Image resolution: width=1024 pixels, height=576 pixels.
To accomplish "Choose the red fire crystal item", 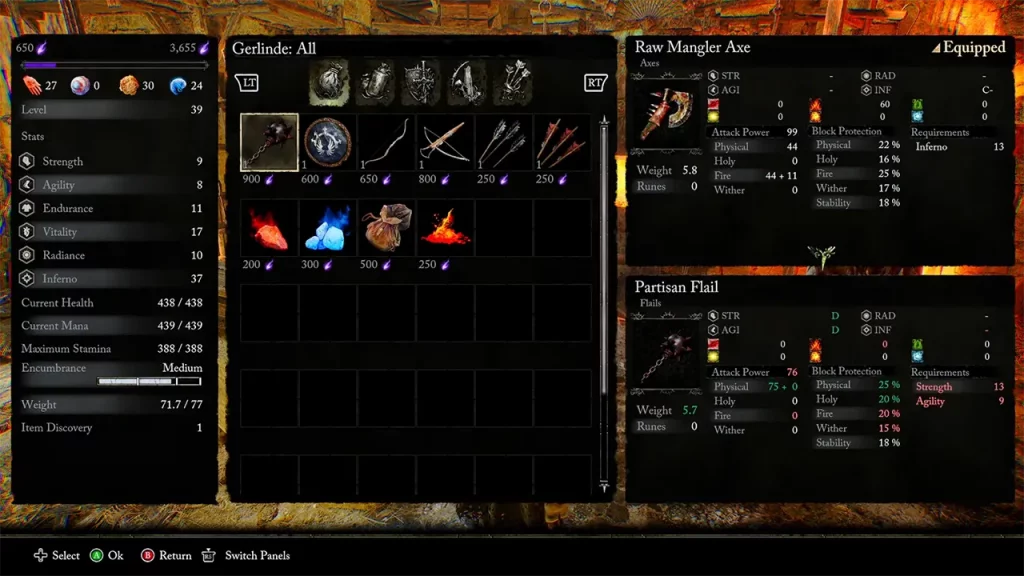I will pyautogui.click(x=269, y=228).
